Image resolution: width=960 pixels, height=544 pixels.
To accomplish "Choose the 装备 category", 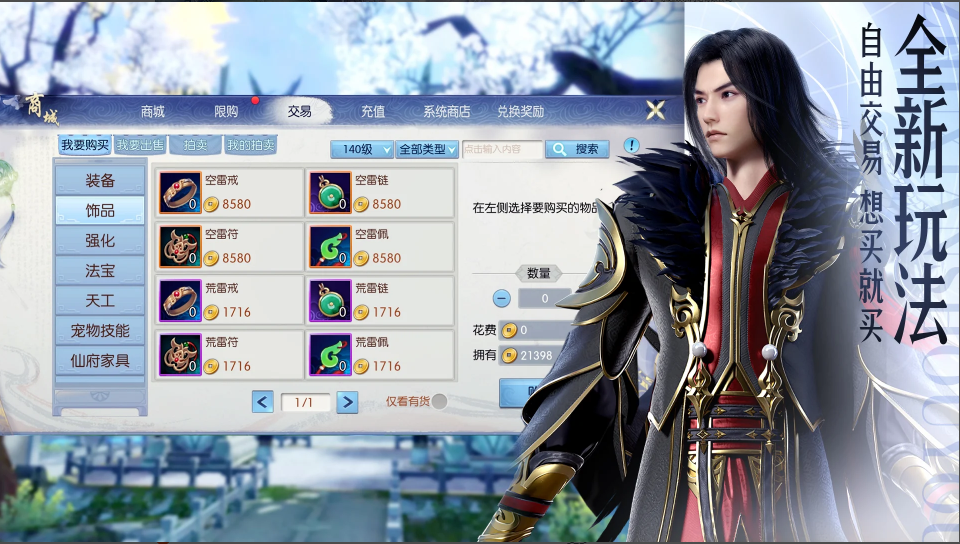I will pos(100,181).
